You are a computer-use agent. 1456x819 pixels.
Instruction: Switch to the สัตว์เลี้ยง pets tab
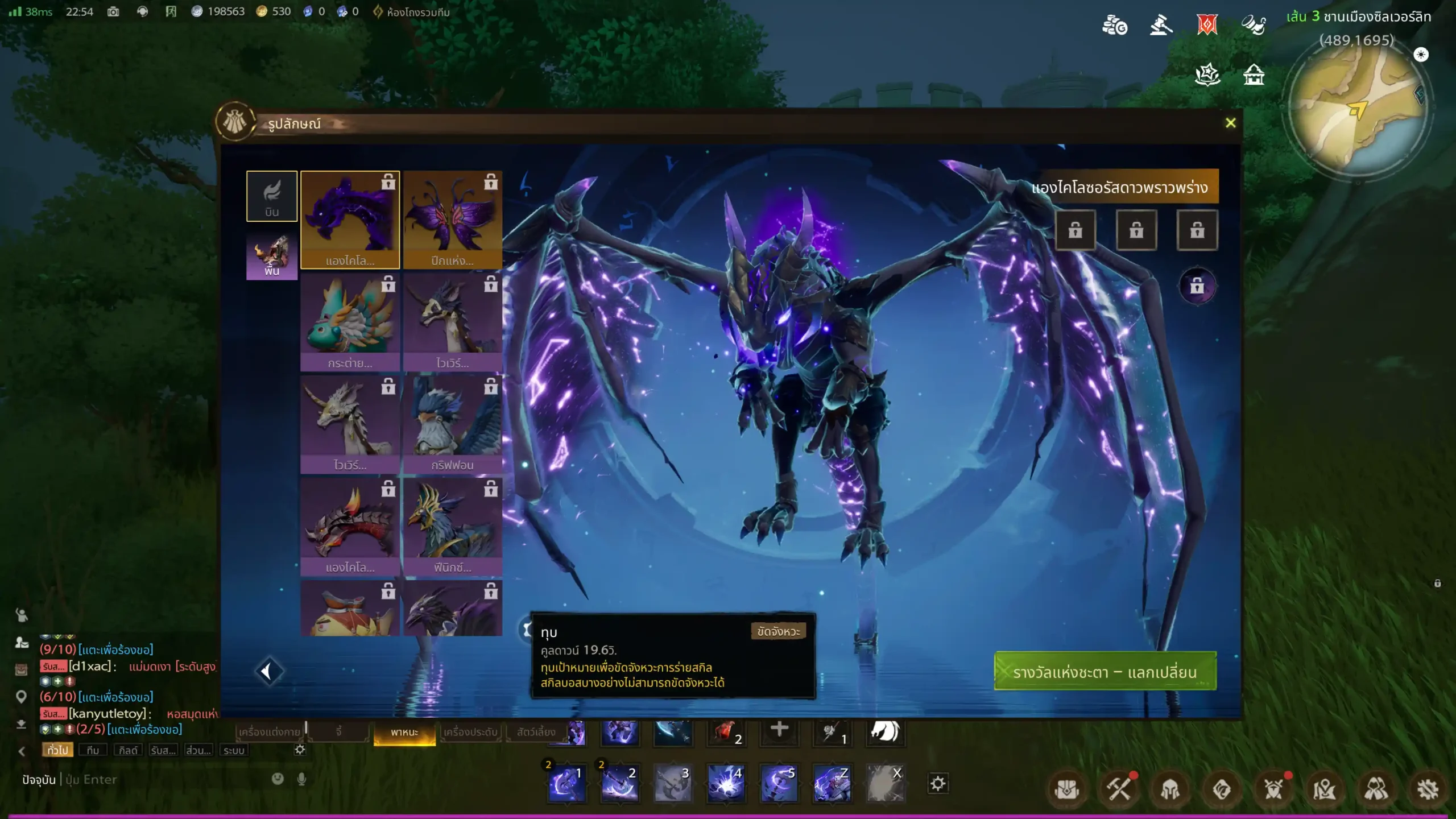point(536,732)
